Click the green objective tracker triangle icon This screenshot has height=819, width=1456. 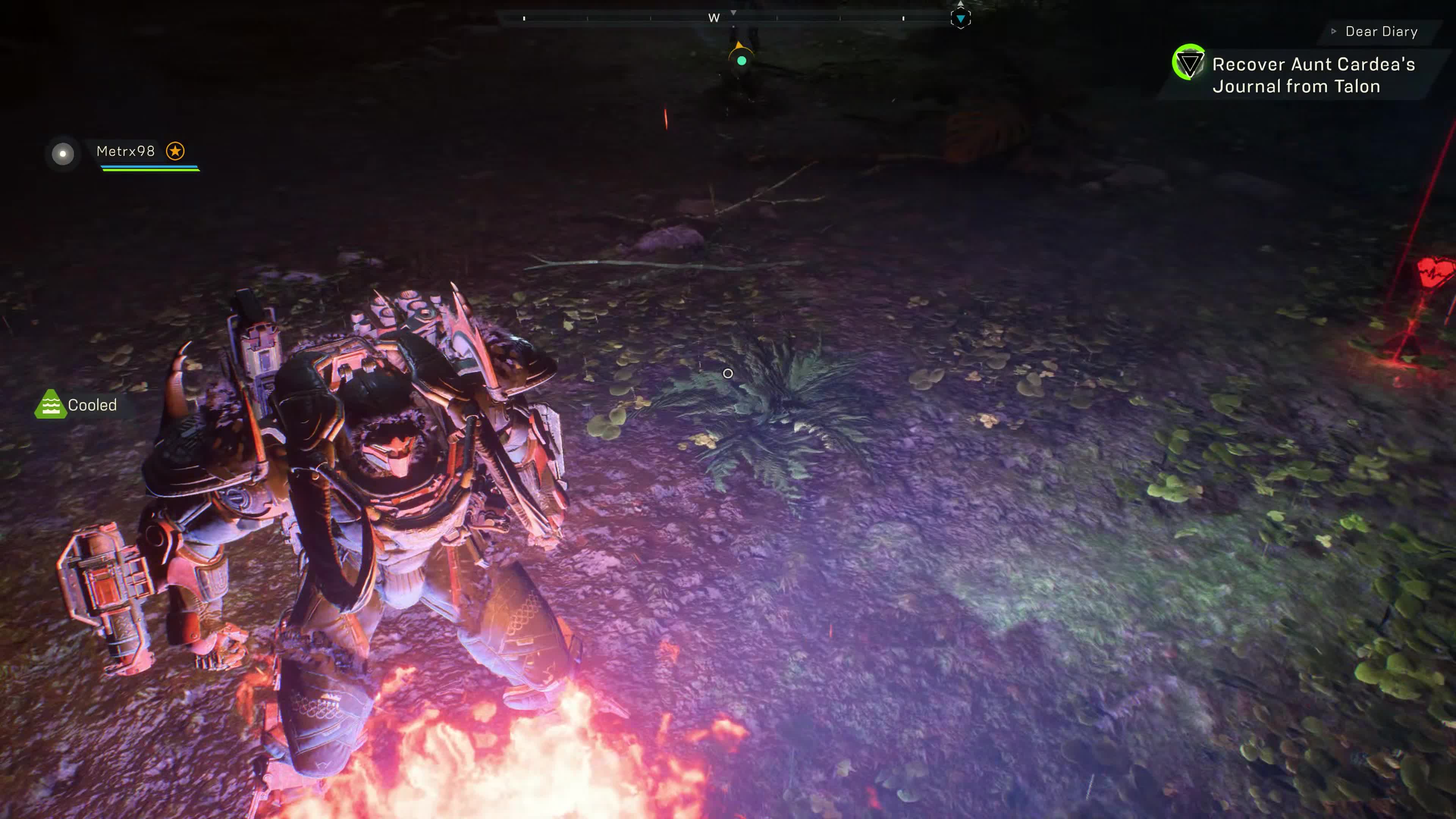[1188, 63]
